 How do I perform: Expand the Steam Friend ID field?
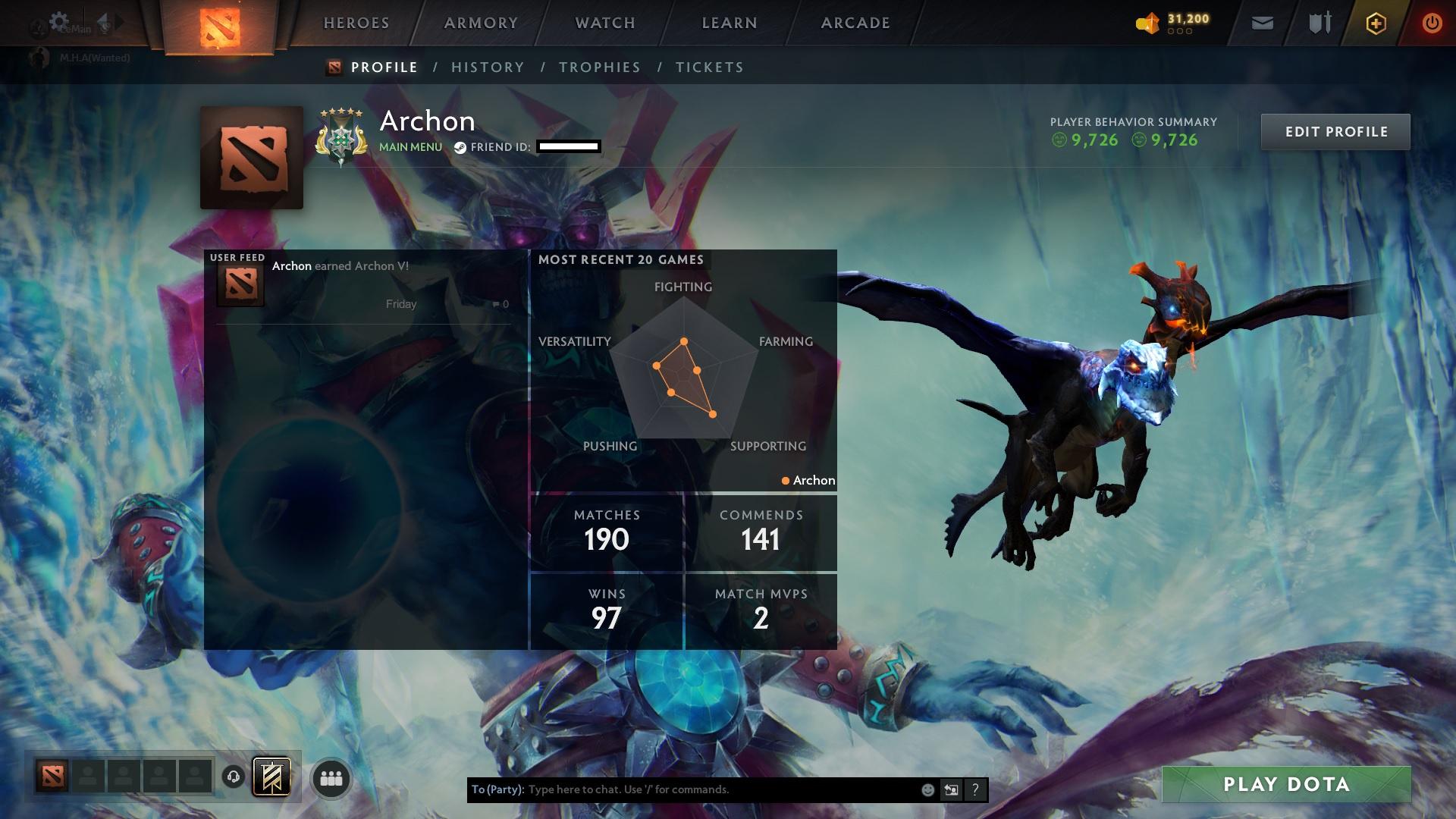coord(567,146)
